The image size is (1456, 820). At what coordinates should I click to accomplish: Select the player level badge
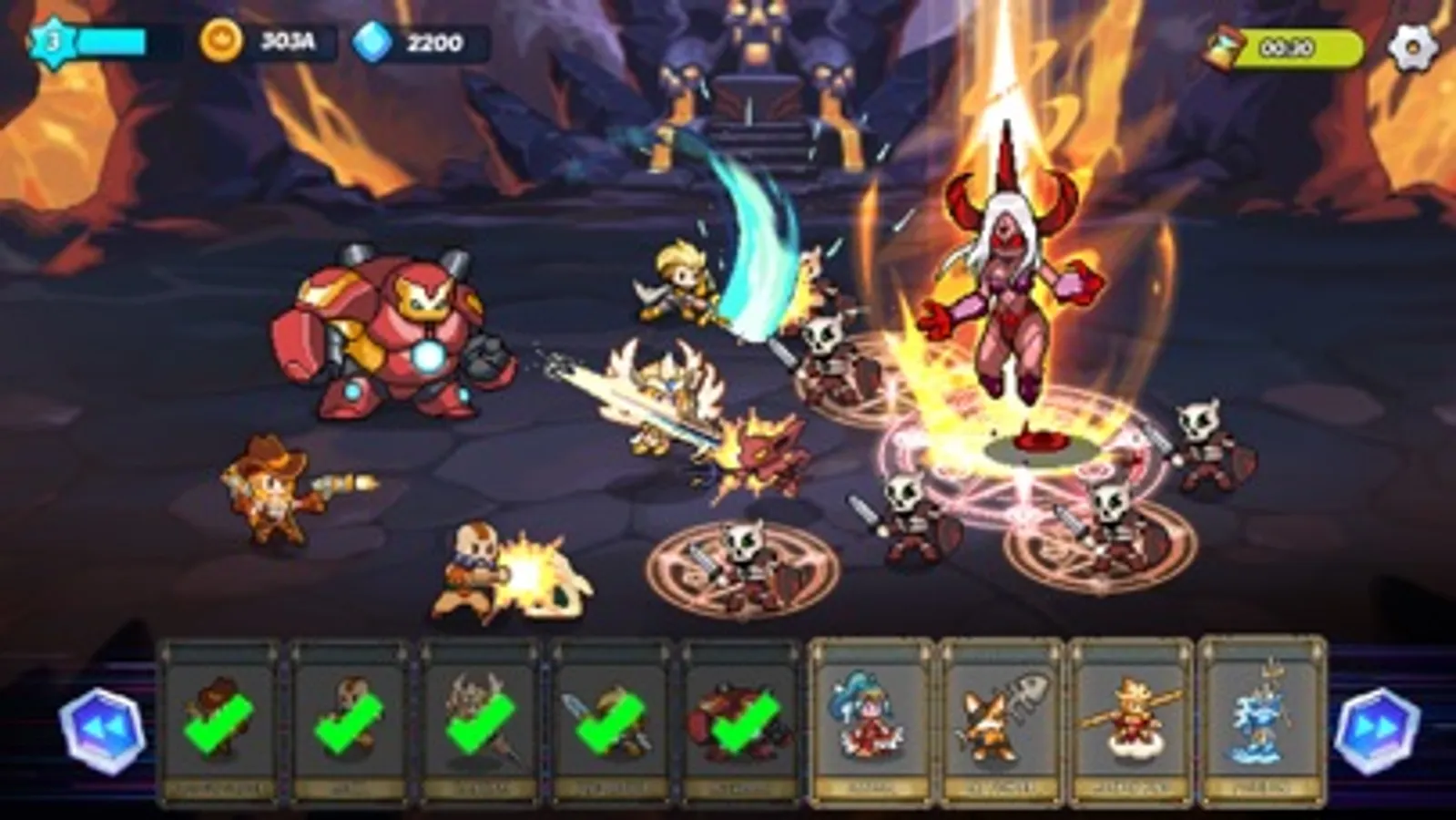click(x=52, y=36)
